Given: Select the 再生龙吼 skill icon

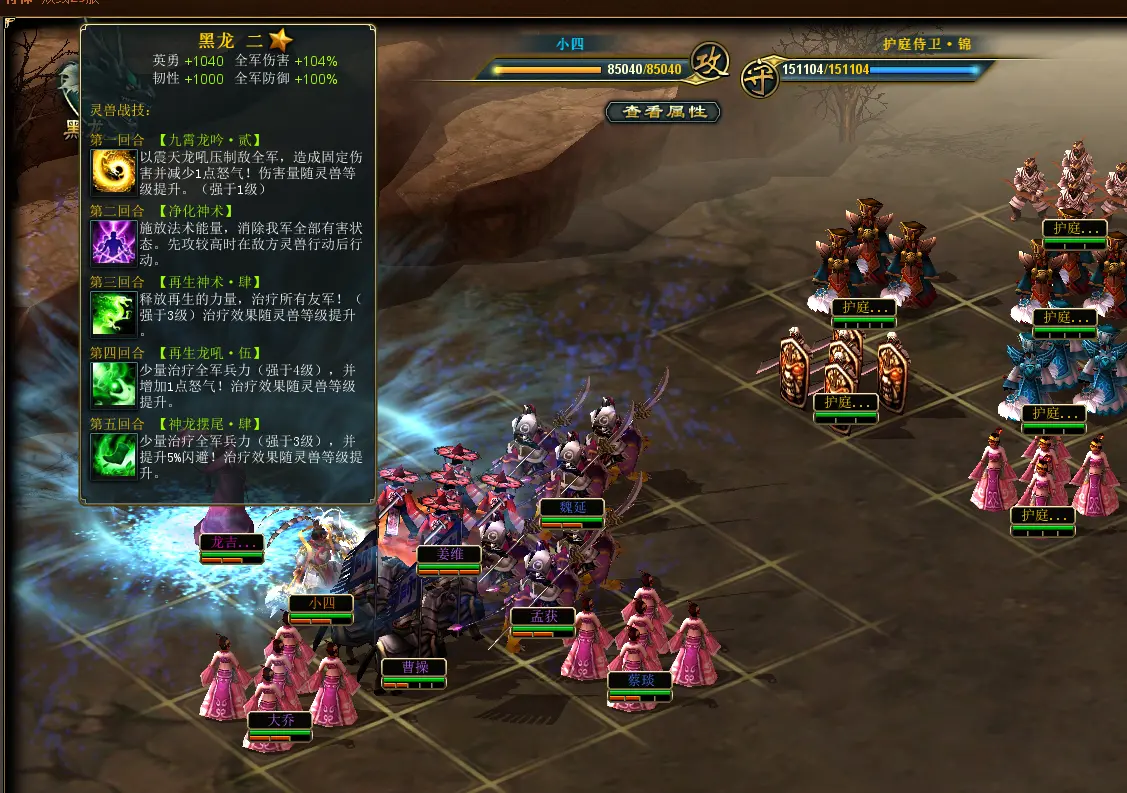Looking at the screenshot, I should (x=113, y=384).
